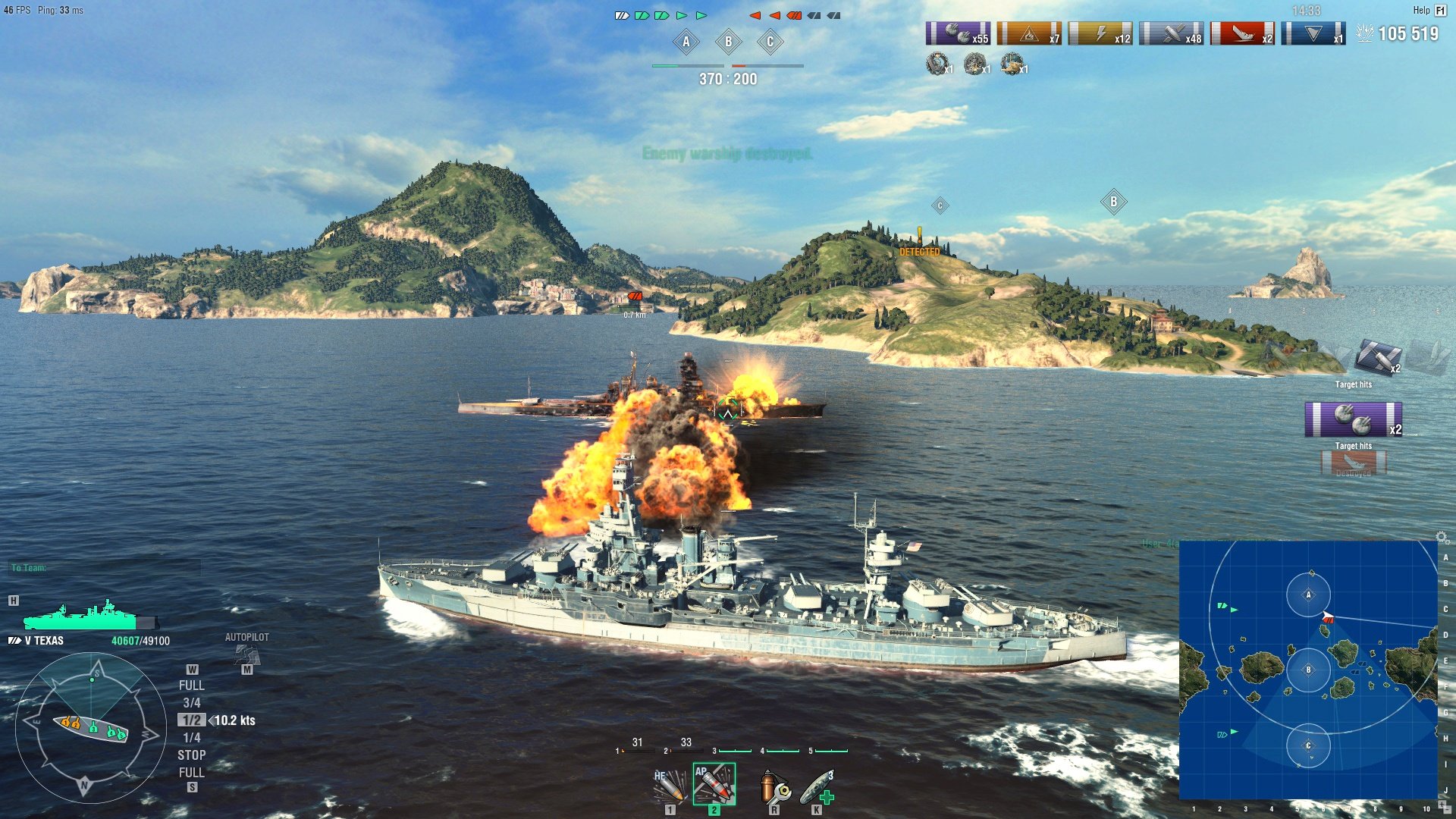Screen dimensions: 1456x819
Task: Use the Repair Party consumable
Action: click(817, 786)
